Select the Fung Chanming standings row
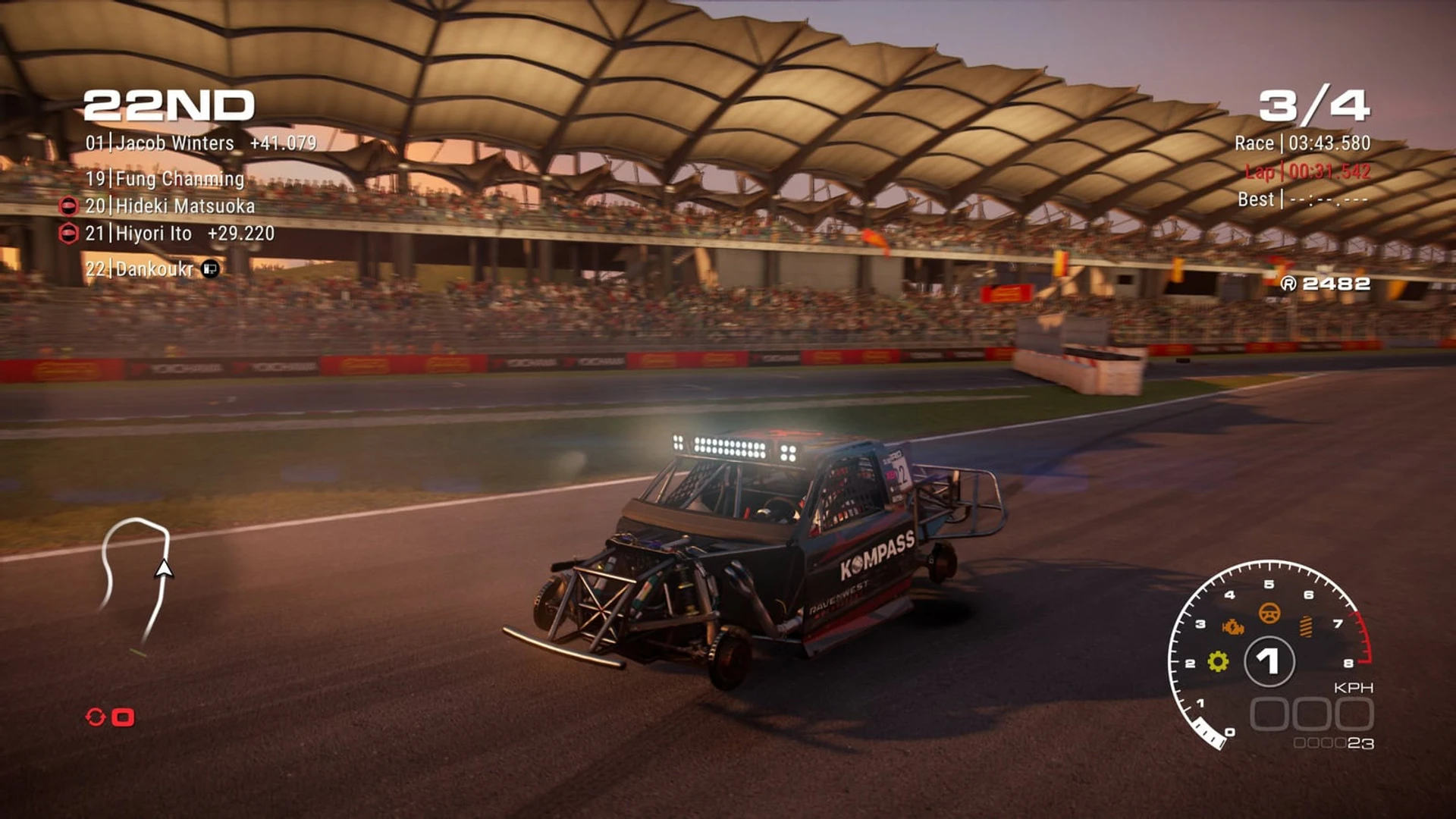Viewport: 1456px width, 819px height. click(x=165, y=179)
